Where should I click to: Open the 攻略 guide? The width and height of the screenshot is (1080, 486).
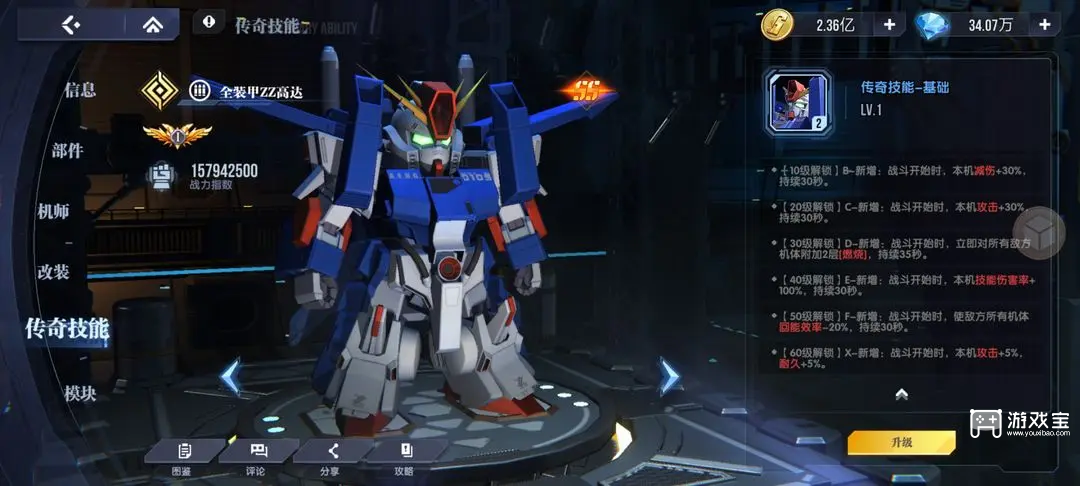pyautogui.click(x=404, y=456)
